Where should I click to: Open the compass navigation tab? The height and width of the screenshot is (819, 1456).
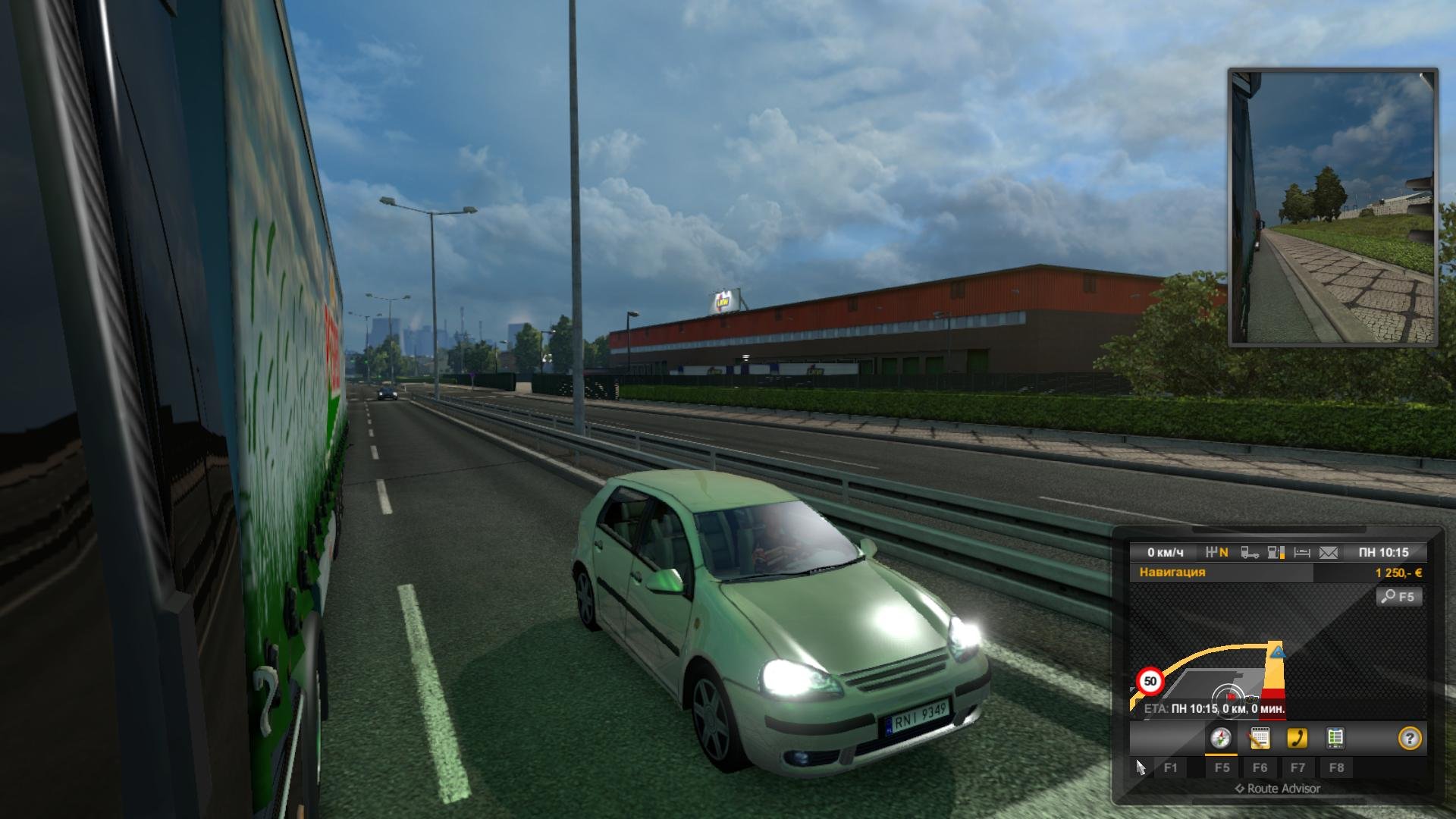tap(1221, 739)
